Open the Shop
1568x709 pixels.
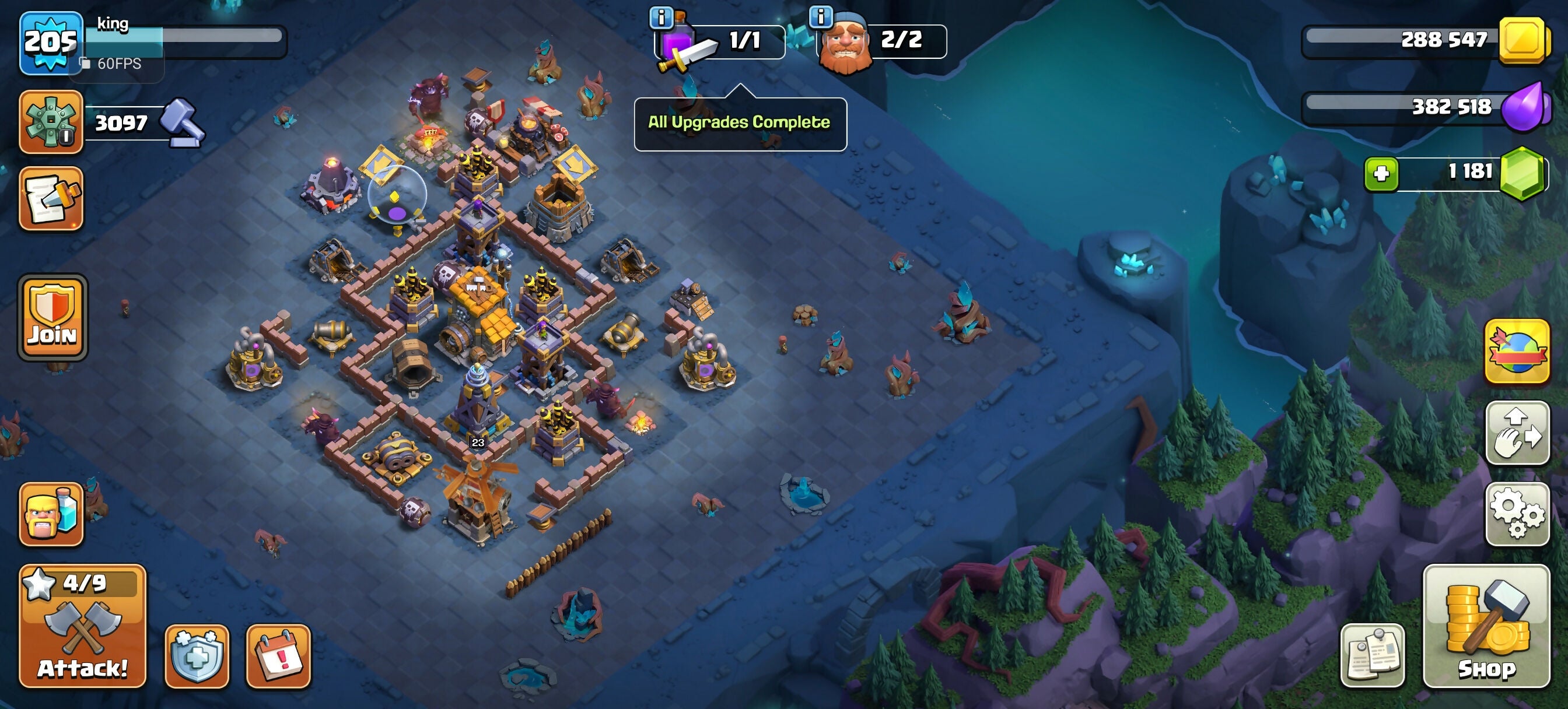(1485, 626)
